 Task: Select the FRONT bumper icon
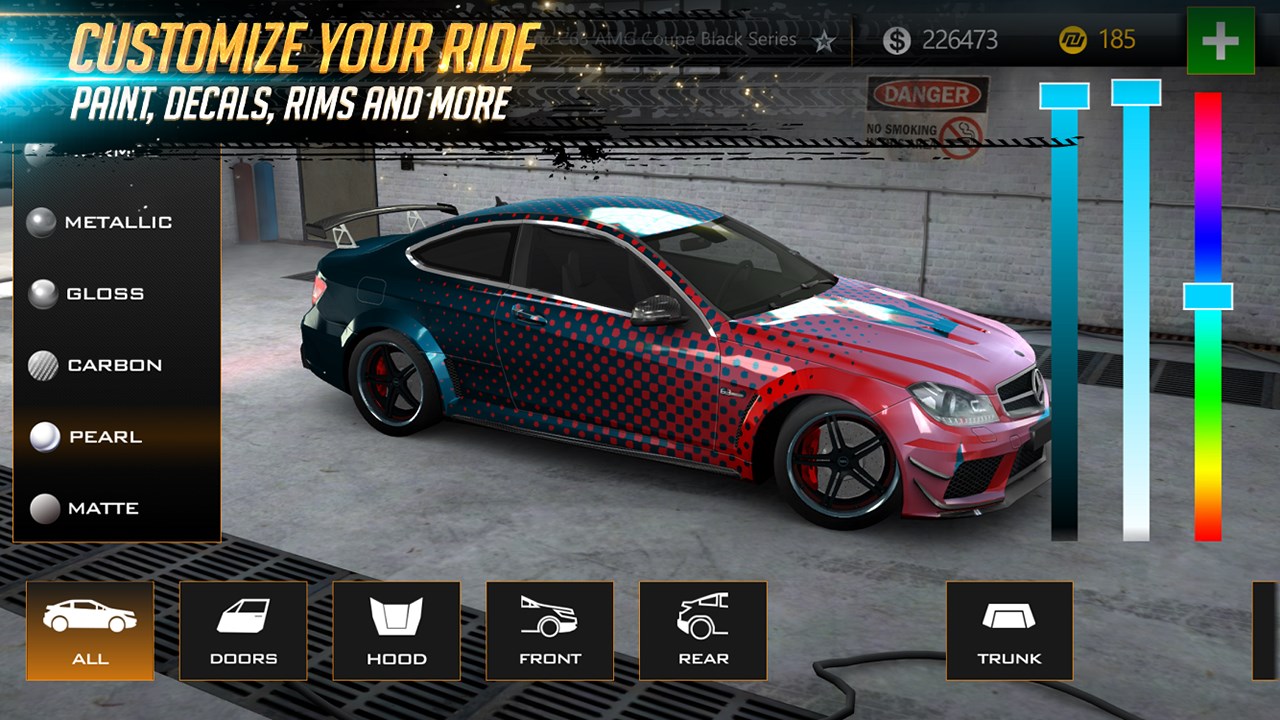[550, 630]
